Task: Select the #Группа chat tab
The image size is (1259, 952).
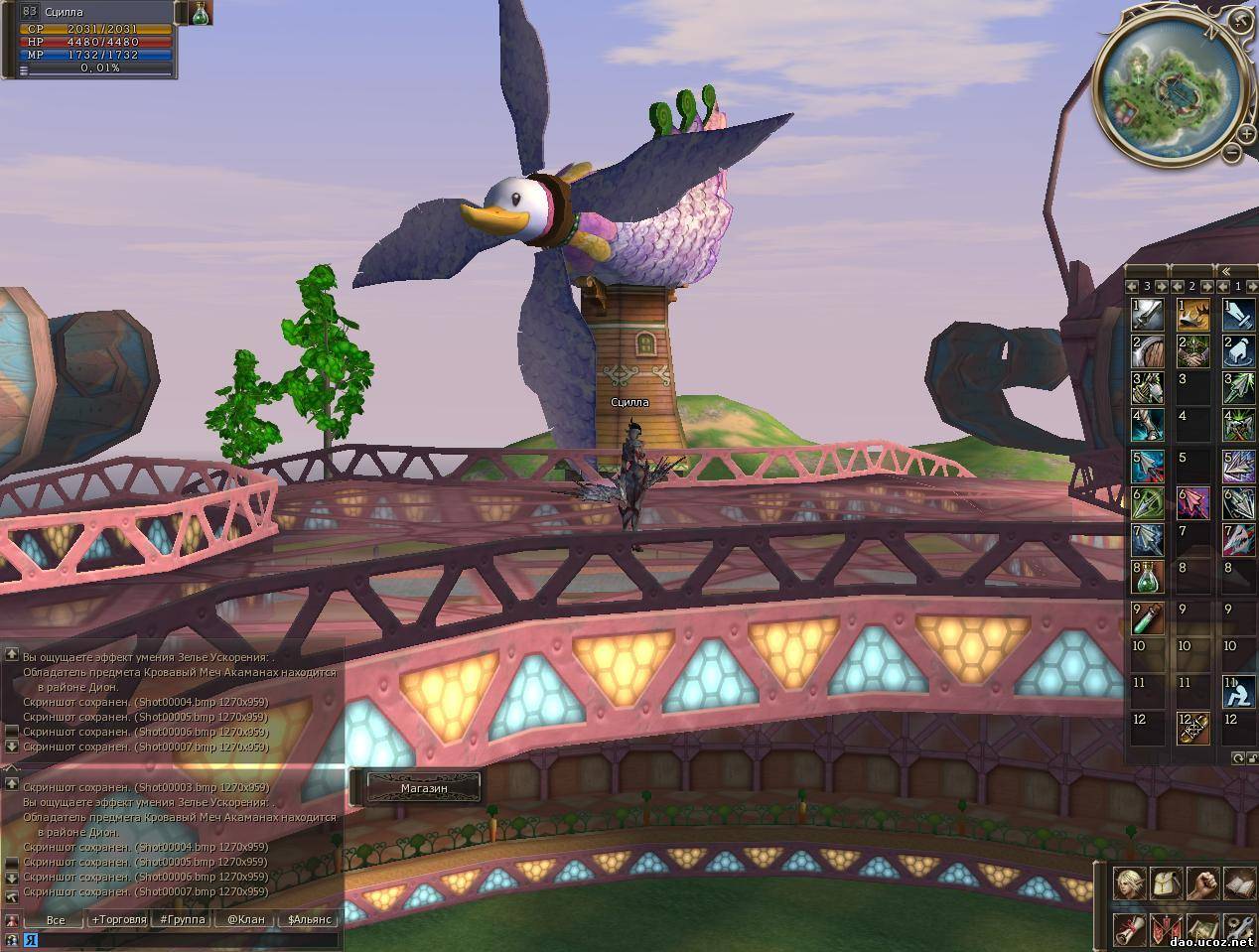Action: pos(183,919)
